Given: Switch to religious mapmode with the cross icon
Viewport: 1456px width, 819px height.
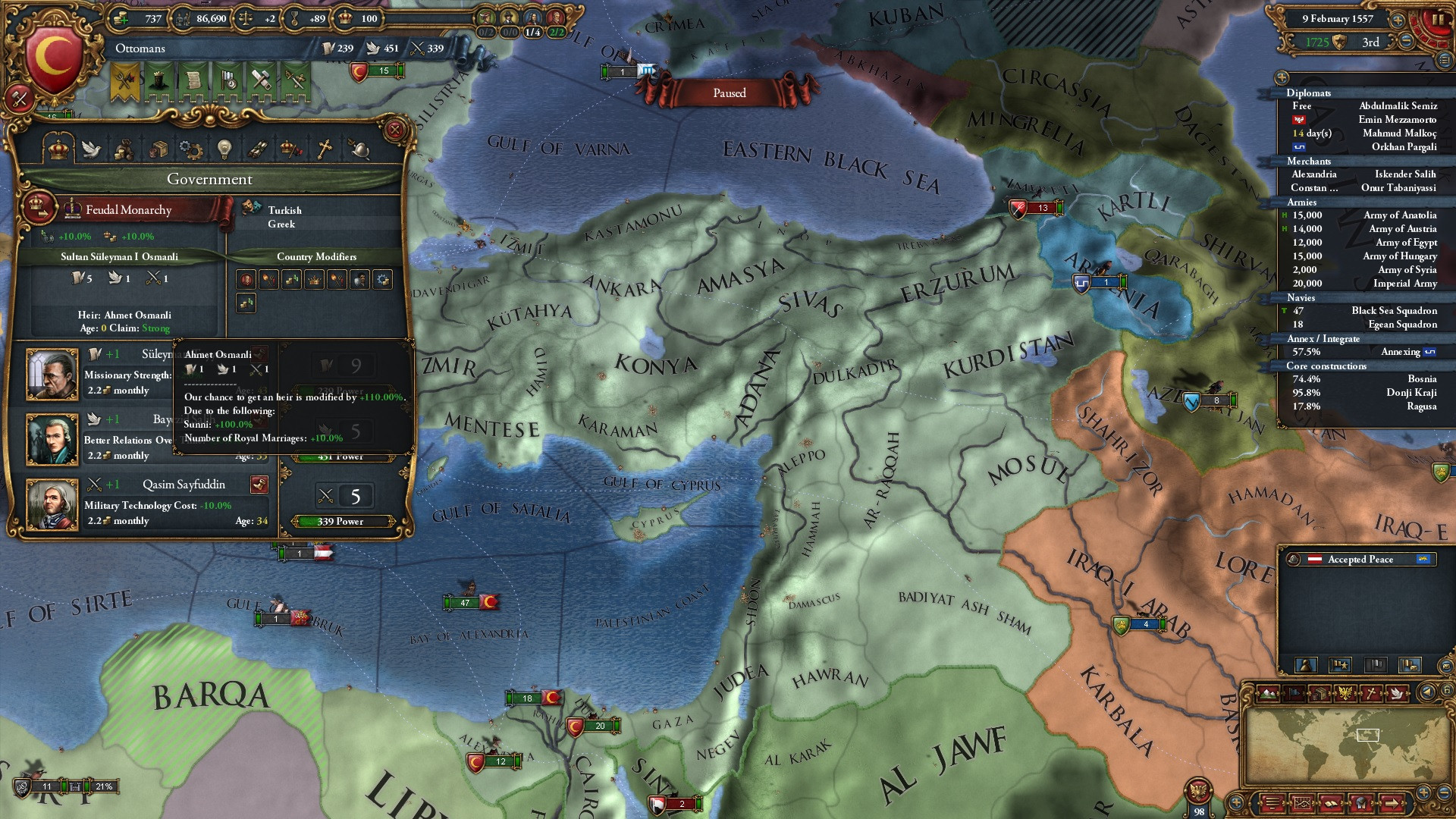Looking at the screenshot, I should click(1373, 692).
